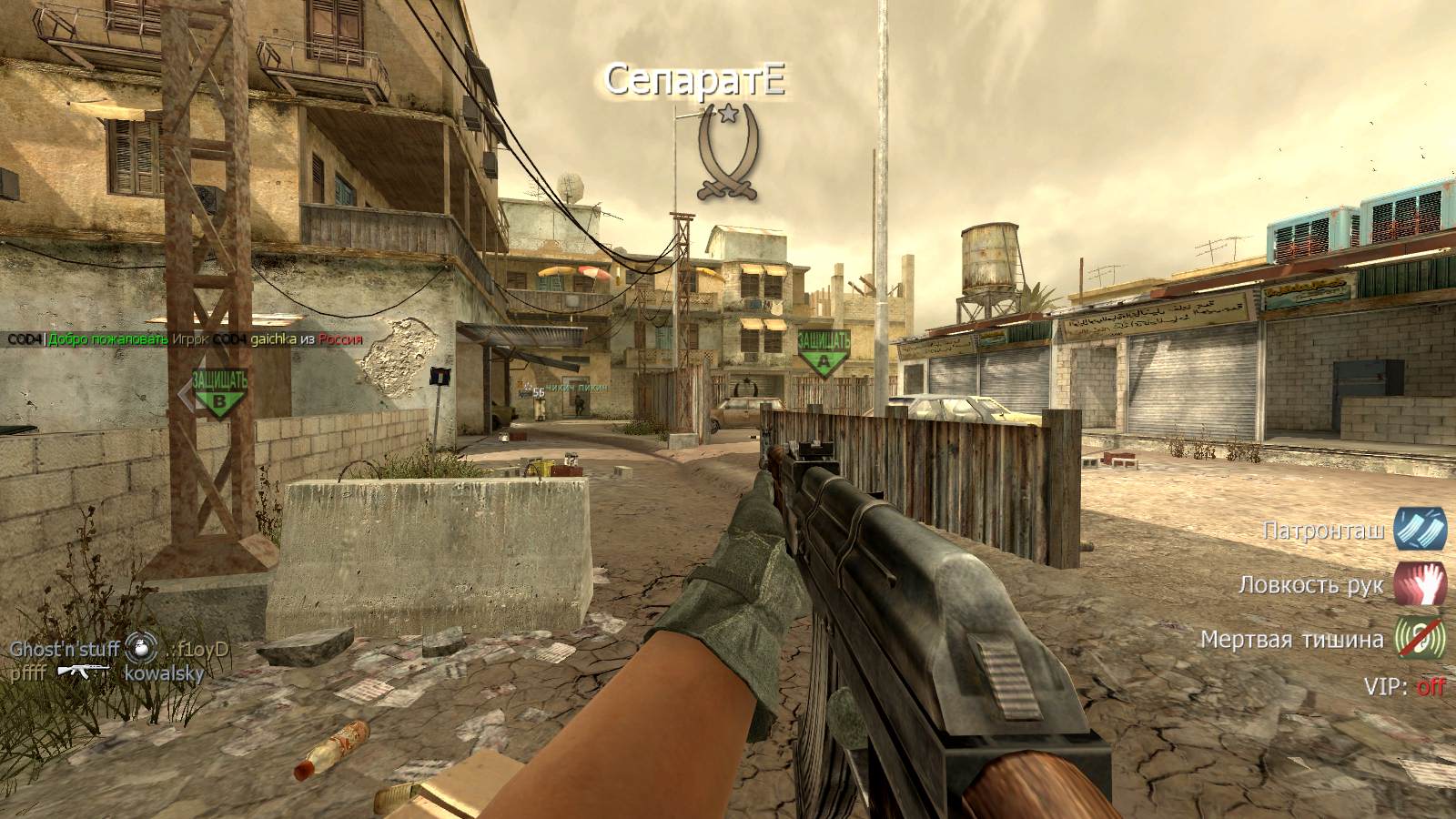Select the green objective B marker
Image resolution: width=1456 pixels, height=819 pixels.
[219, 392]
